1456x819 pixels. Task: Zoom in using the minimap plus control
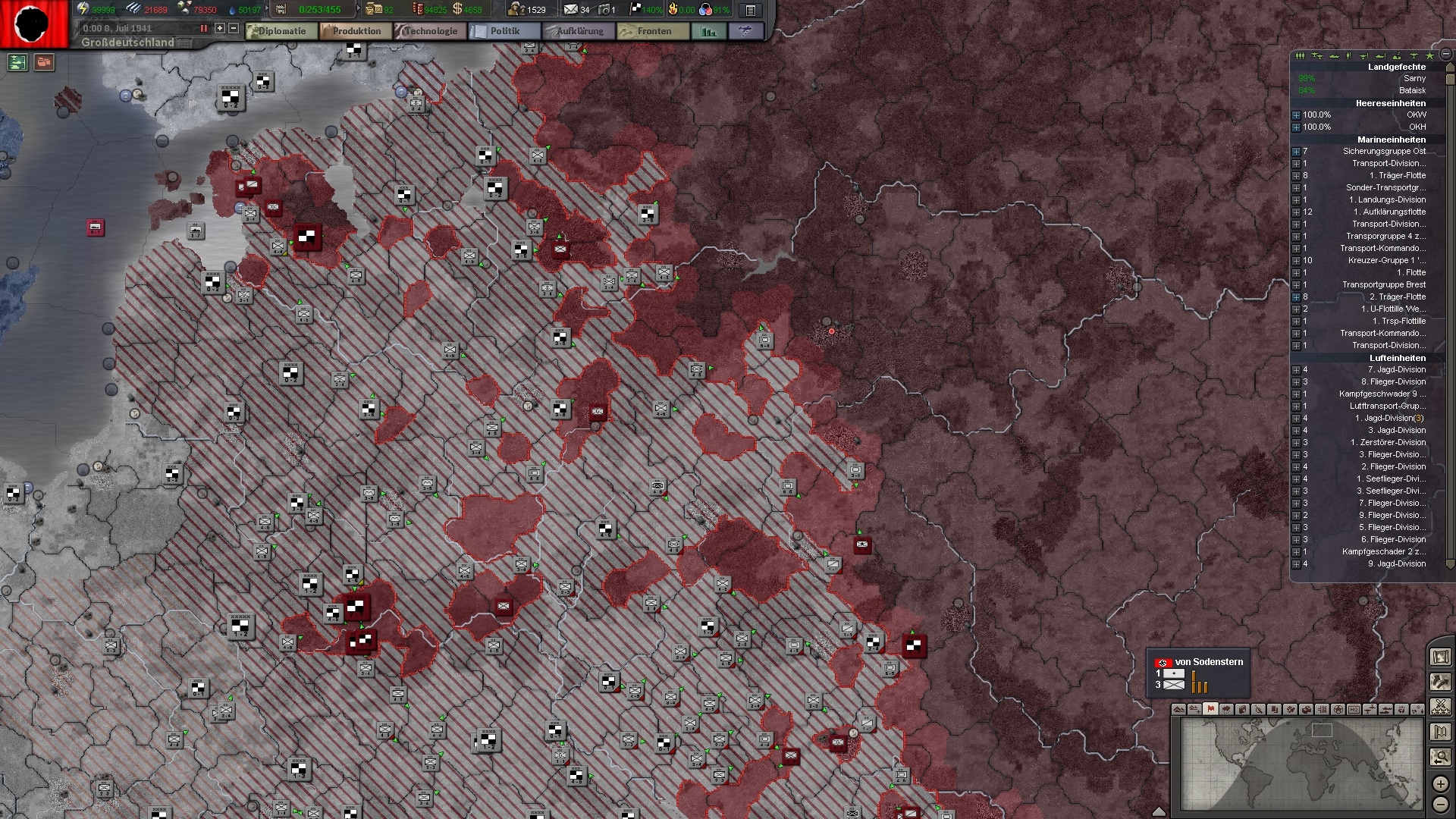pyautogui.click(x=1440, y=785)
